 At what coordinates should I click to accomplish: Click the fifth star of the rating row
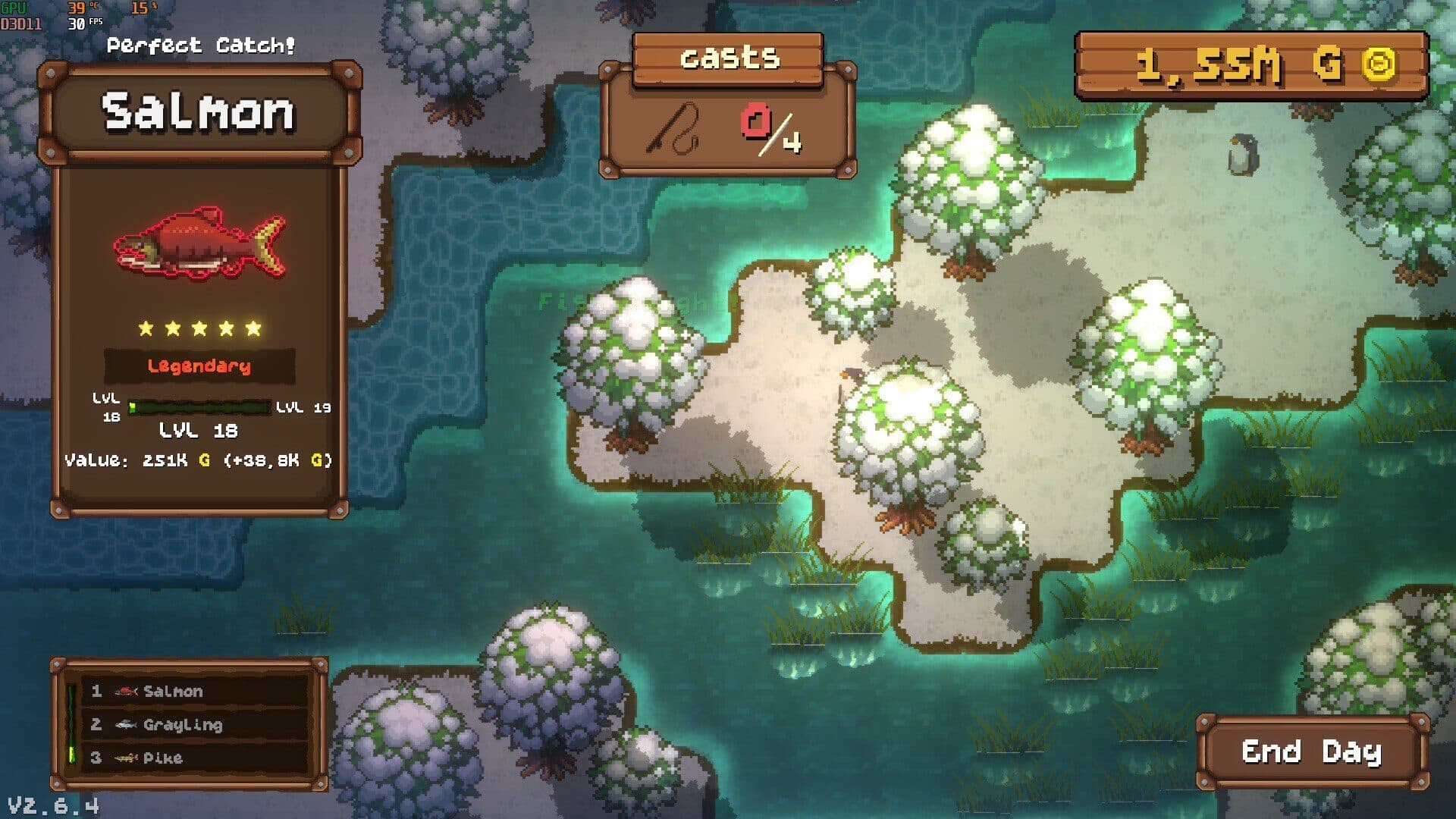(x=253, y=328)
